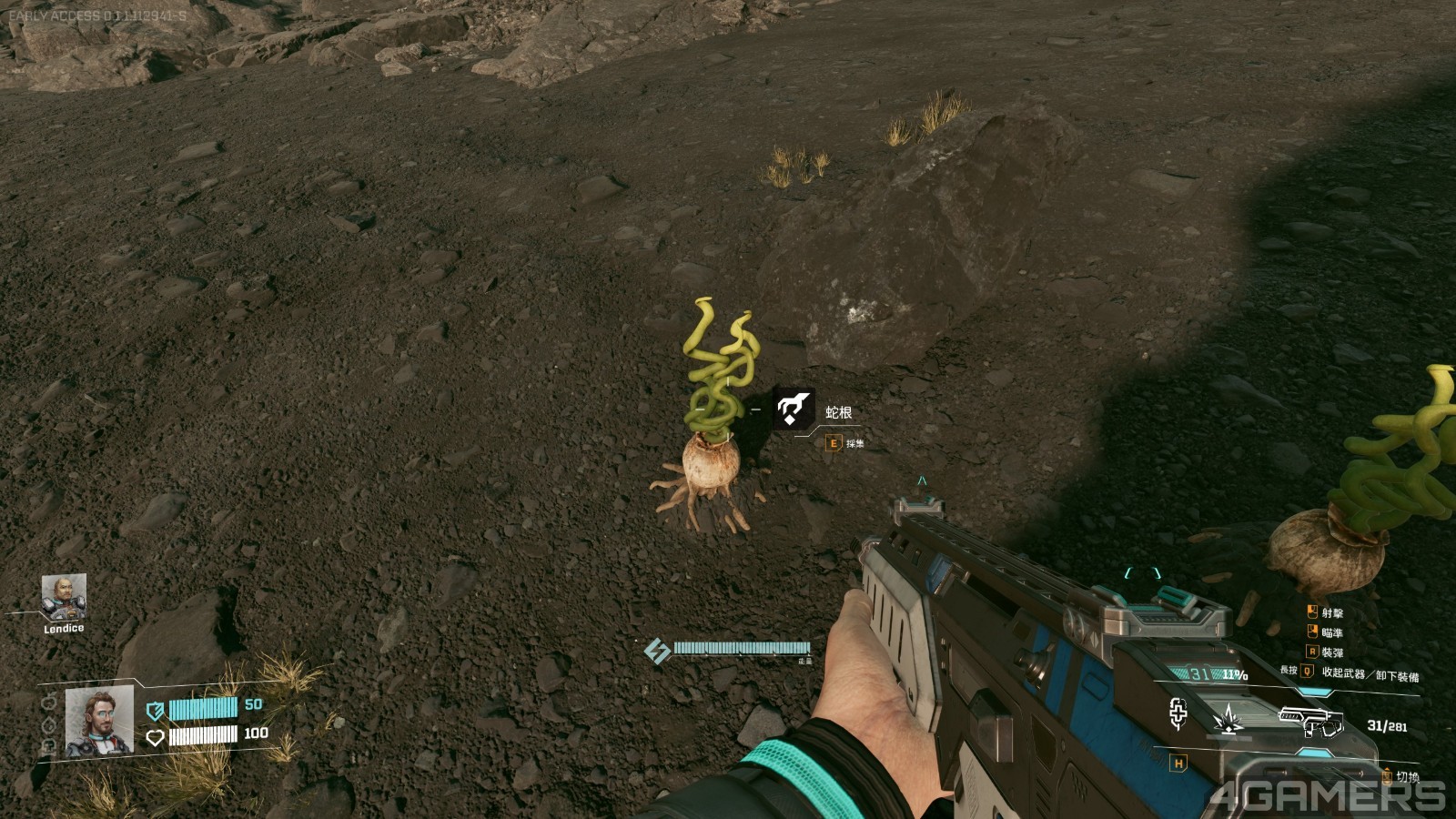Click the food apple status icon
The width and height of the screenshot is (1456, 819).
(x=49, y=703)
